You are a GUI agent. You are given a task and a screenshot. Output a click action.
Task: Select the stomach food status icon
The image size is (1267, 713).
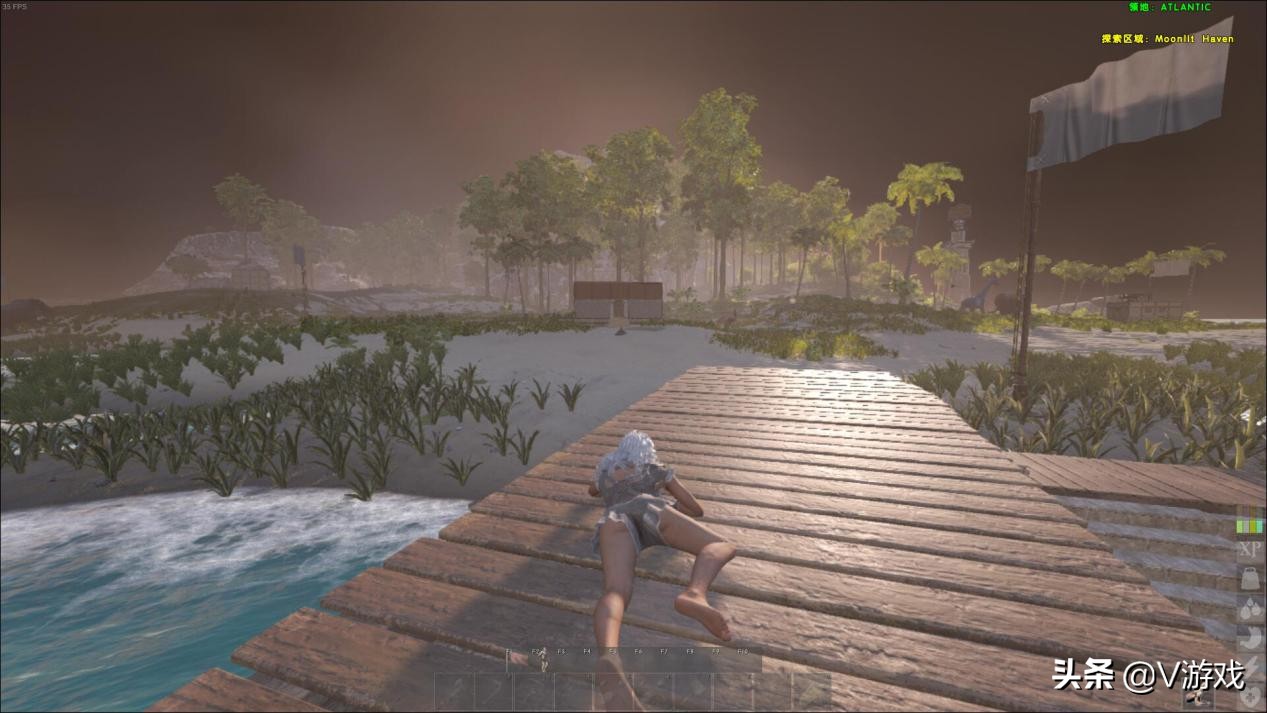(1249, 635)
